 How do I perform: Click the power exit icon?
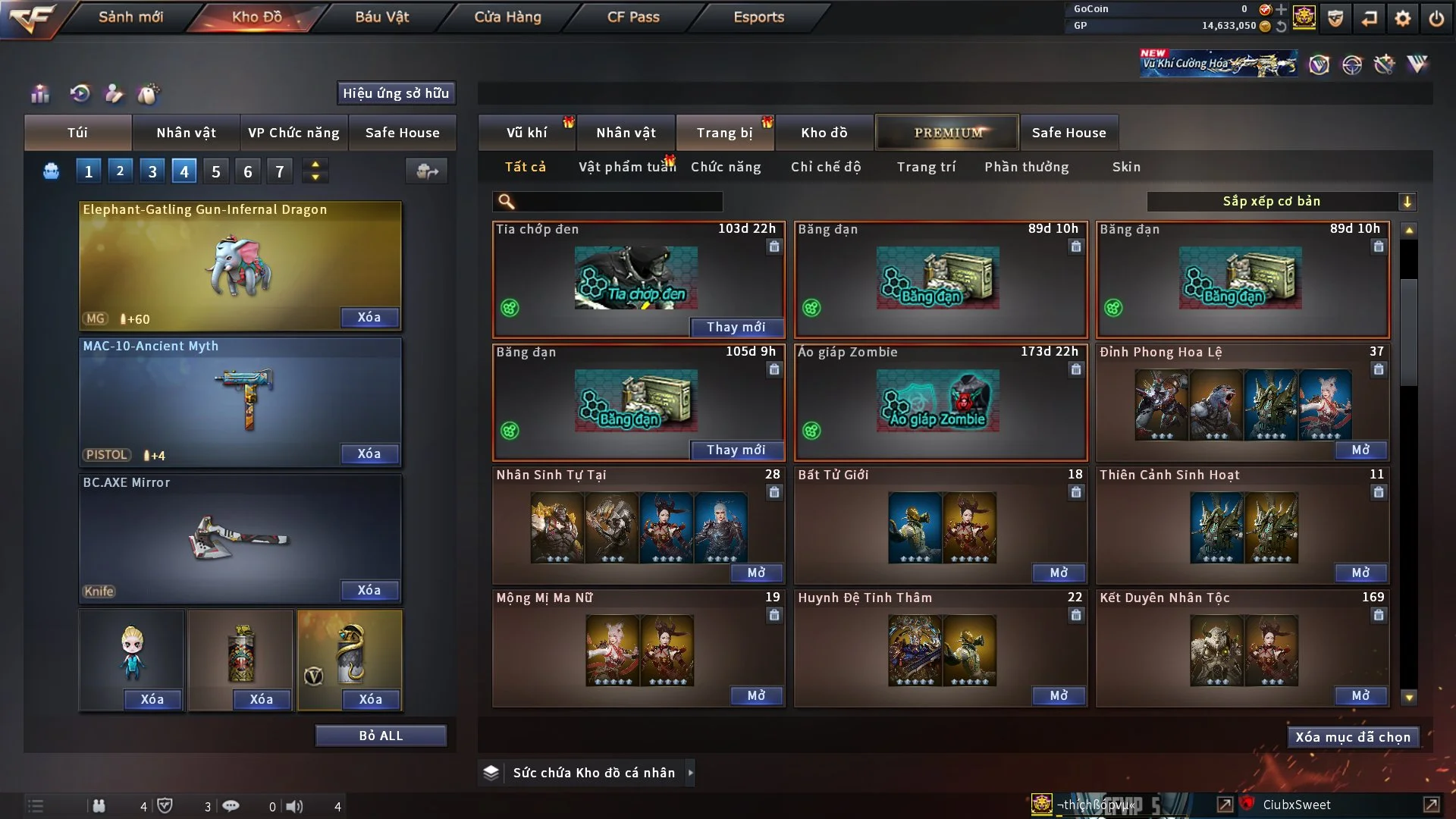(x=1436, y=18)
